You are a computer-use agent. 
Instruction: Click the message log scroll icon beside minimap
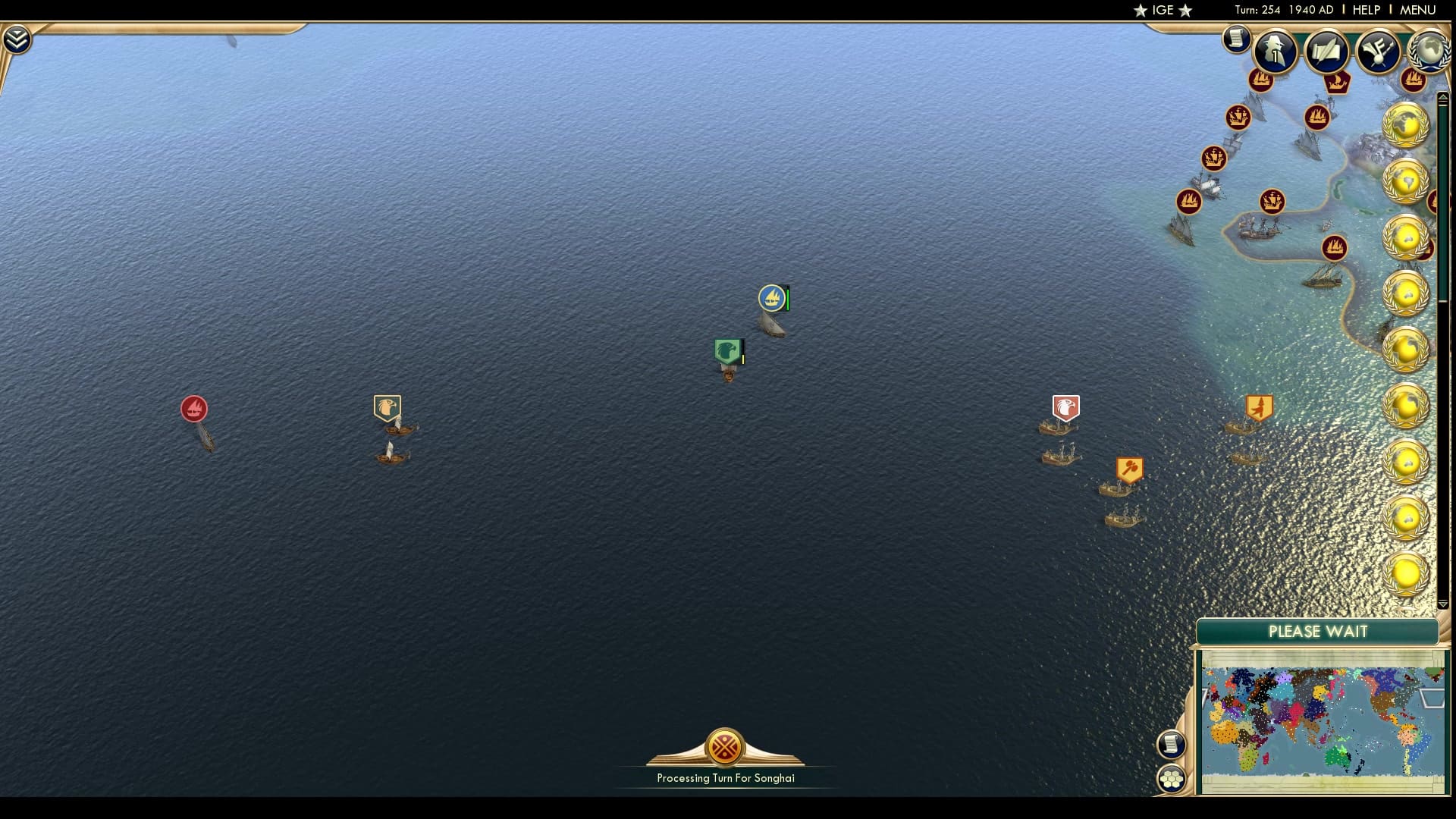(1172, 745)
